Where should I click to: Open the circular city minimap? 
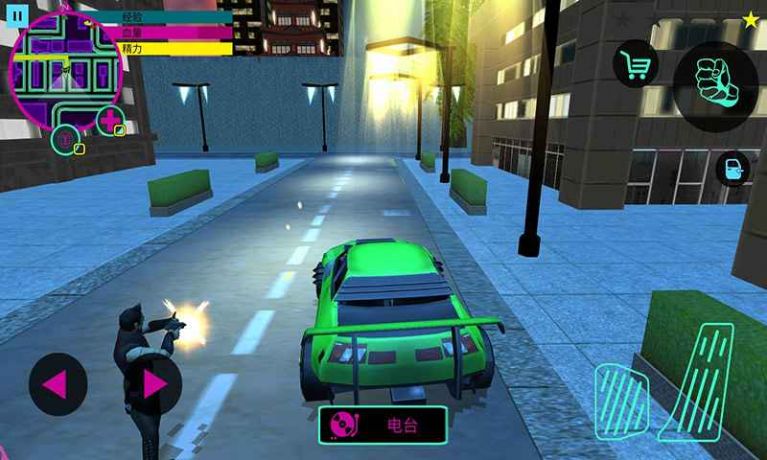click(x=66, y=72)
